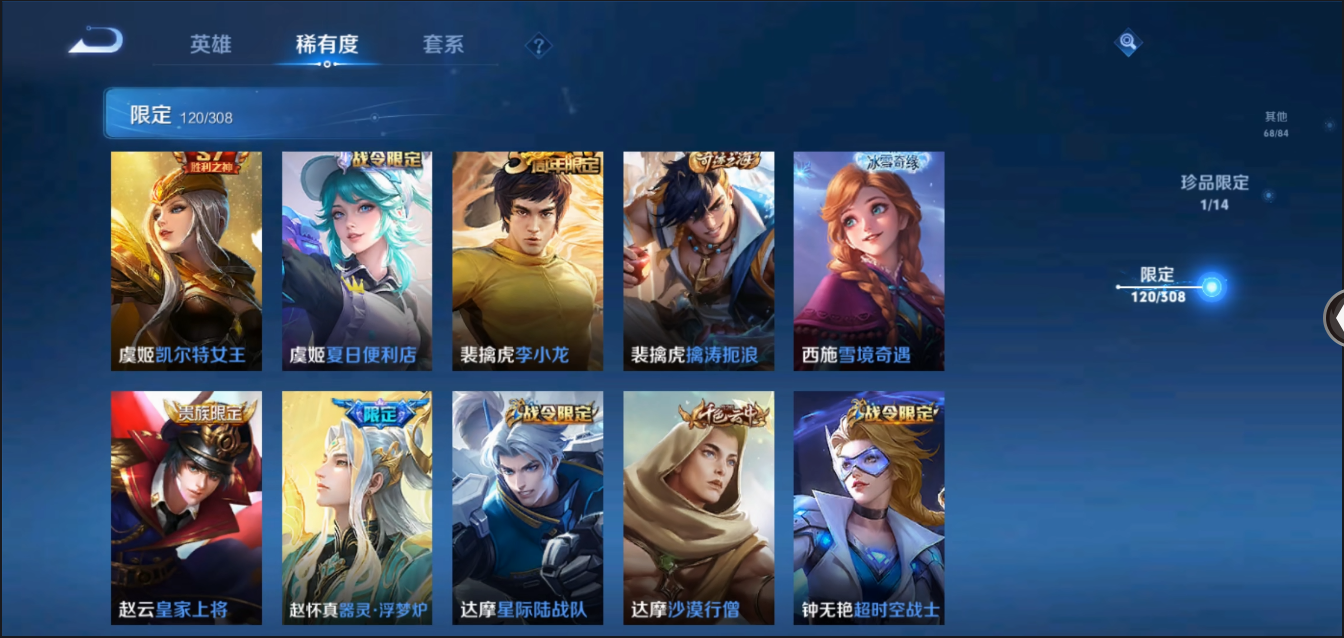This screenshot has height=638, width=1344.
Task: Select 西施 雪境奇遇 skin card
Action: tap(869, 261)
